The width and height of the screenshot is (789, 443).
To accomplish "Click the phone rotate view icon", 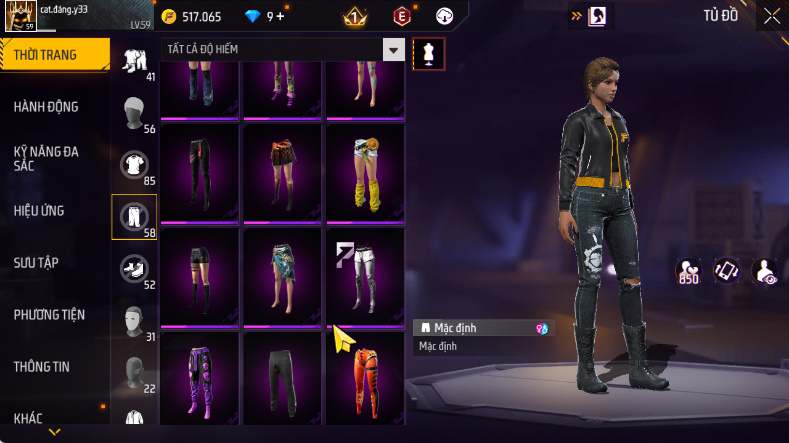I will click(x=725, y=270).
